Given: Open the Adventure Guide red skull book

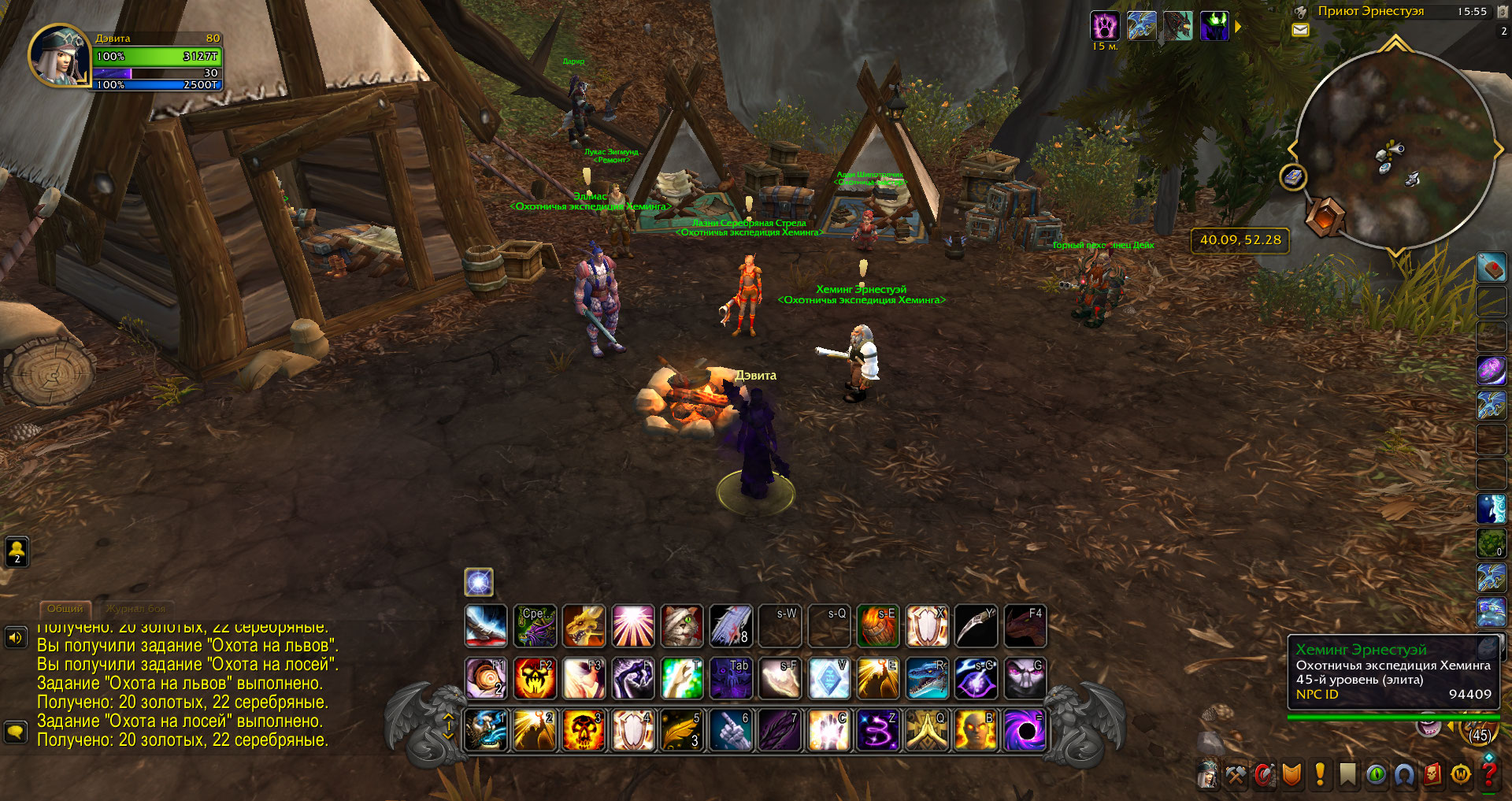Looking at the screenshot, I should (1432, 775).
